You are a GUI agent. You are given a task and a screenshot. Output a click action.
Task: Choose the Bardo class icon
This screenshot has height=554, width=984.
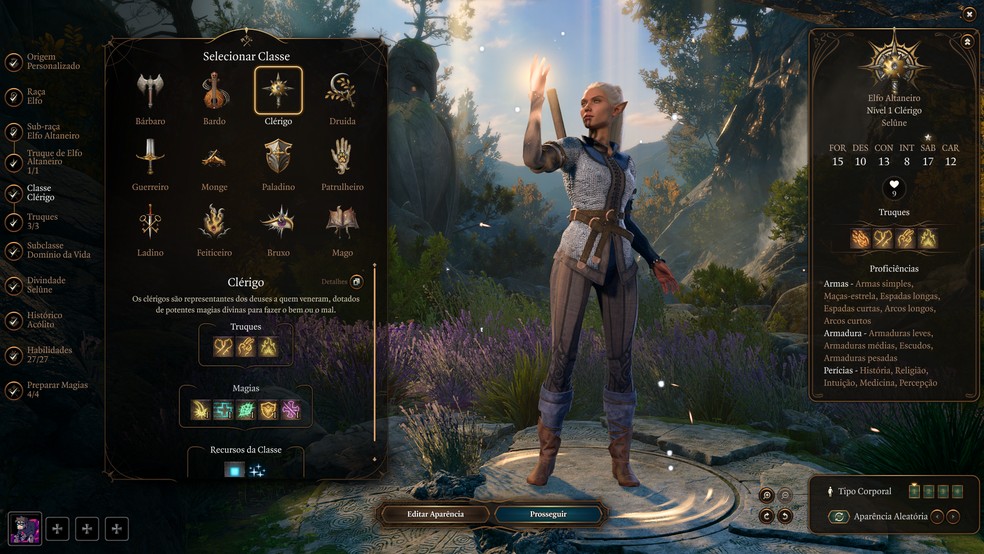tap(214, 91)
